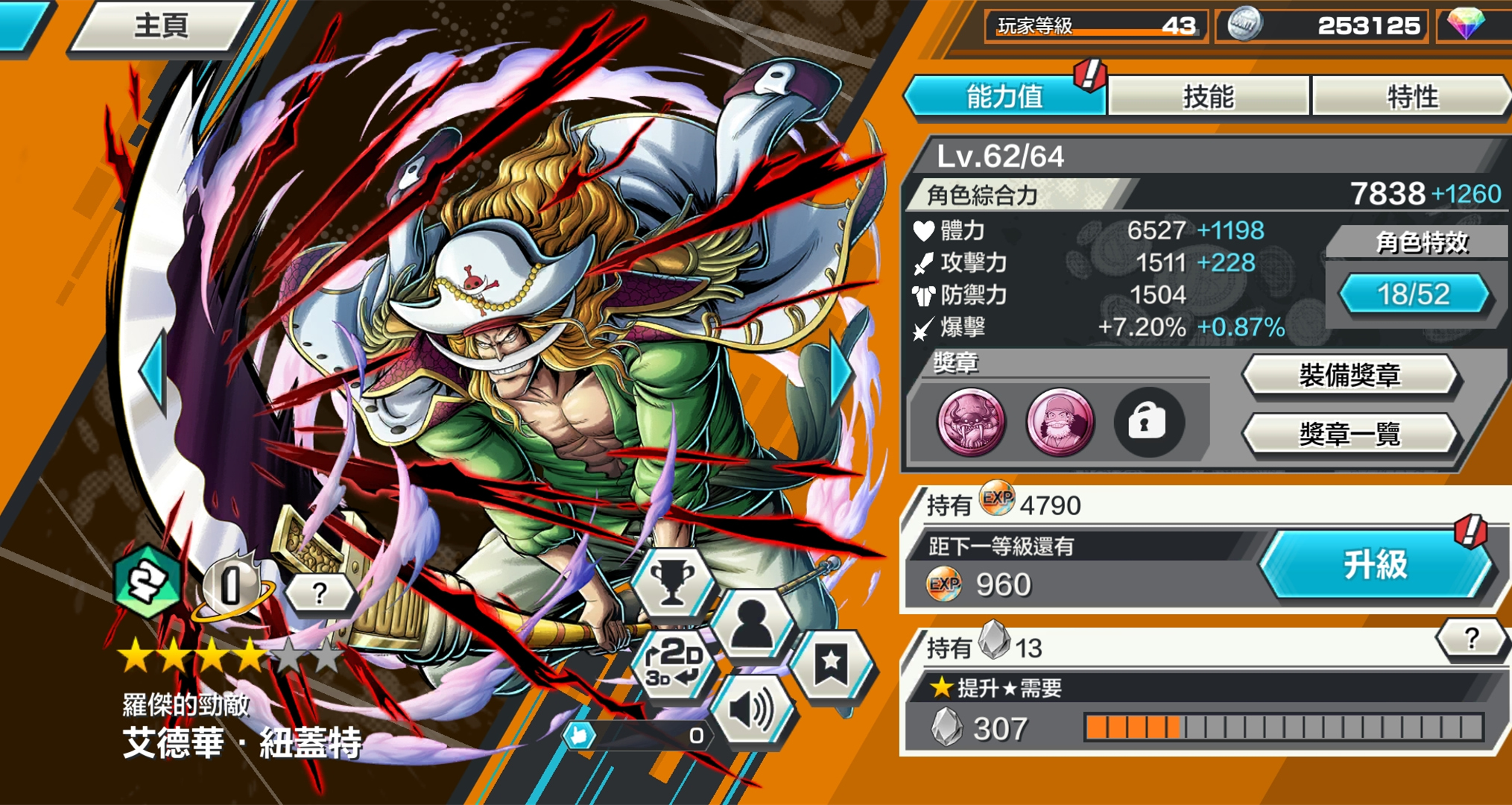Select the second medal with capped man
This screenshot has width=1512, height=805.
point(1059,422)
